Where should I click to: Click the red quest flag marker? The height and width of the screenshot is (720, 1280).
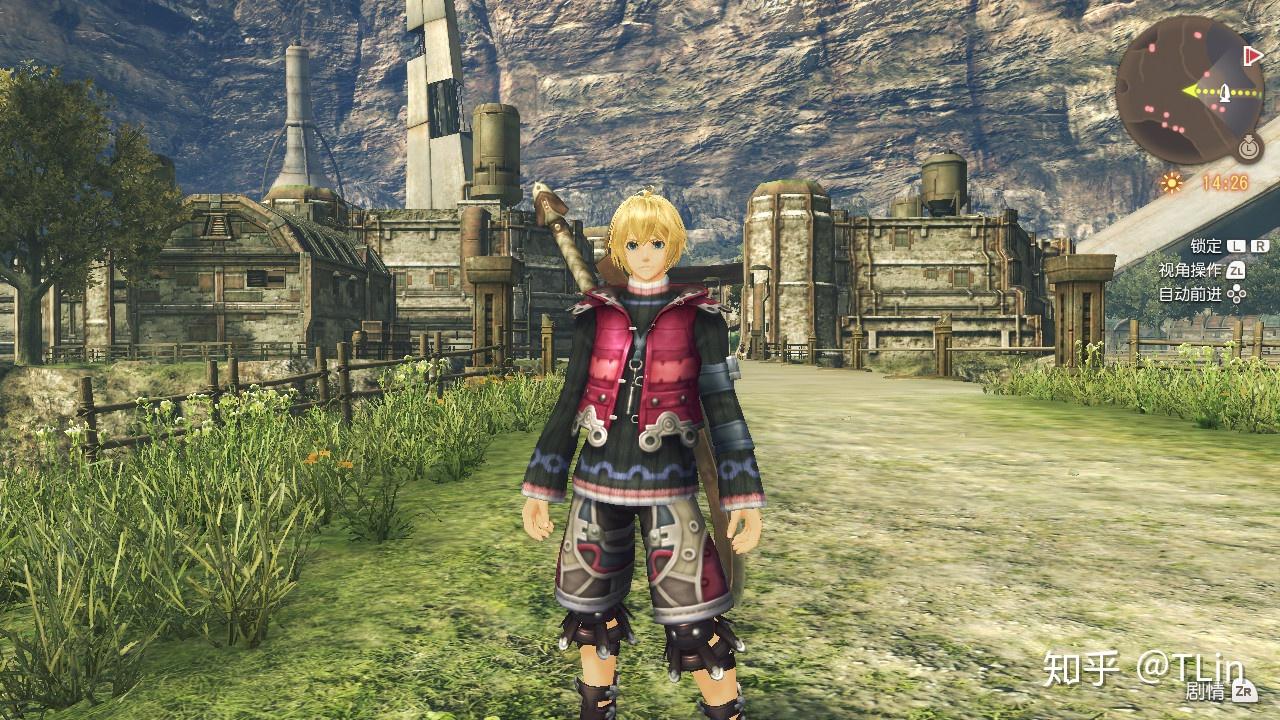coord(1251,55)
